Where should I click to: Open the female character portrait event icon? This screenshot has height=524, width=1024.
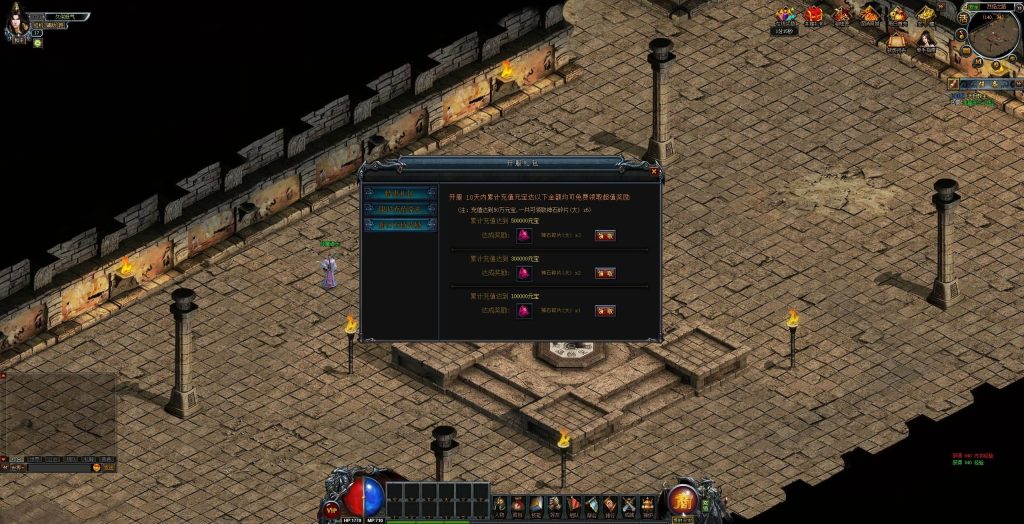(x=927, y=40)
